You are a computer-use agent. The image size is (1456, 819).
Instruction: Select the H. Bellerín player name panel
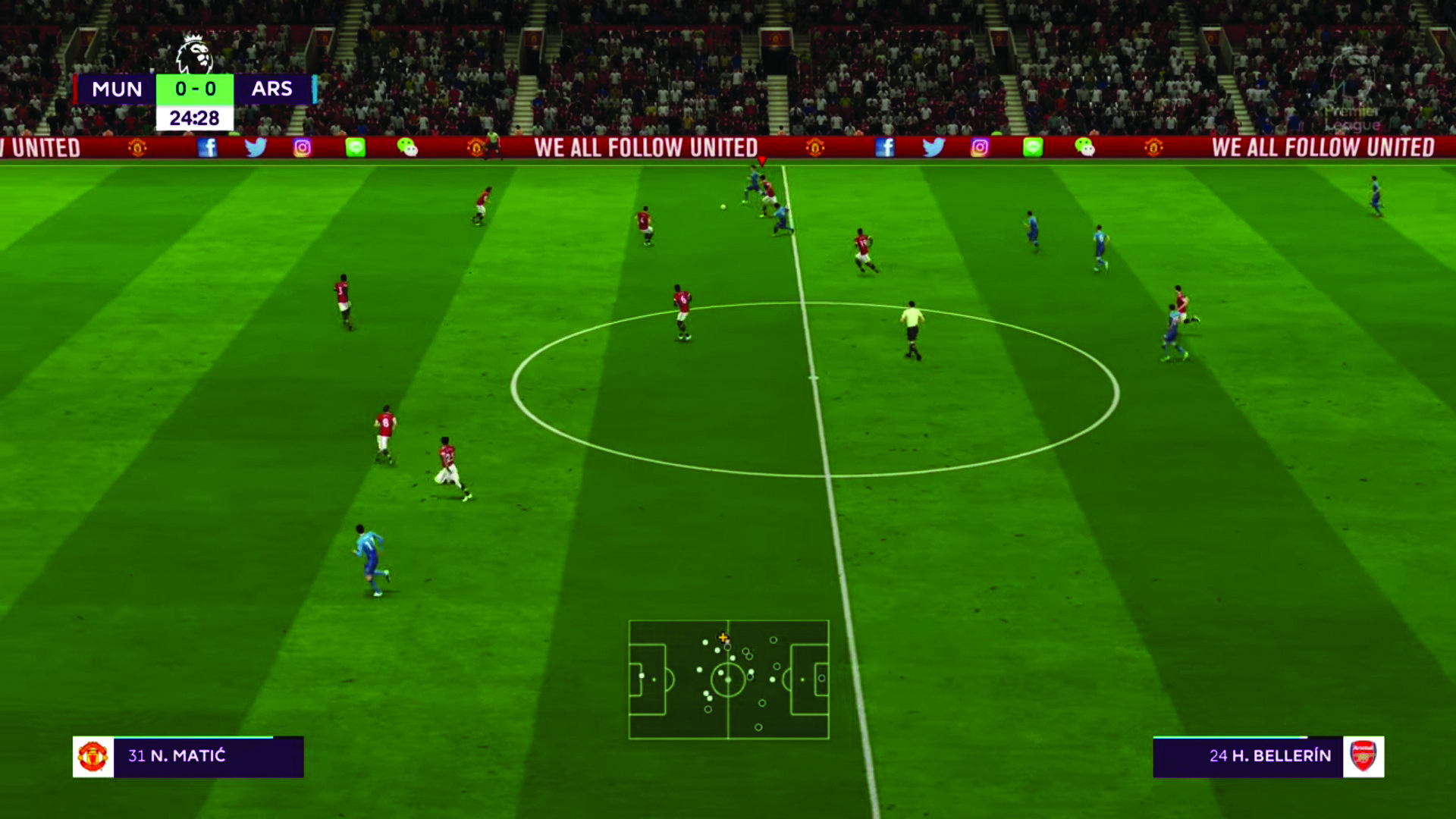1268,756
